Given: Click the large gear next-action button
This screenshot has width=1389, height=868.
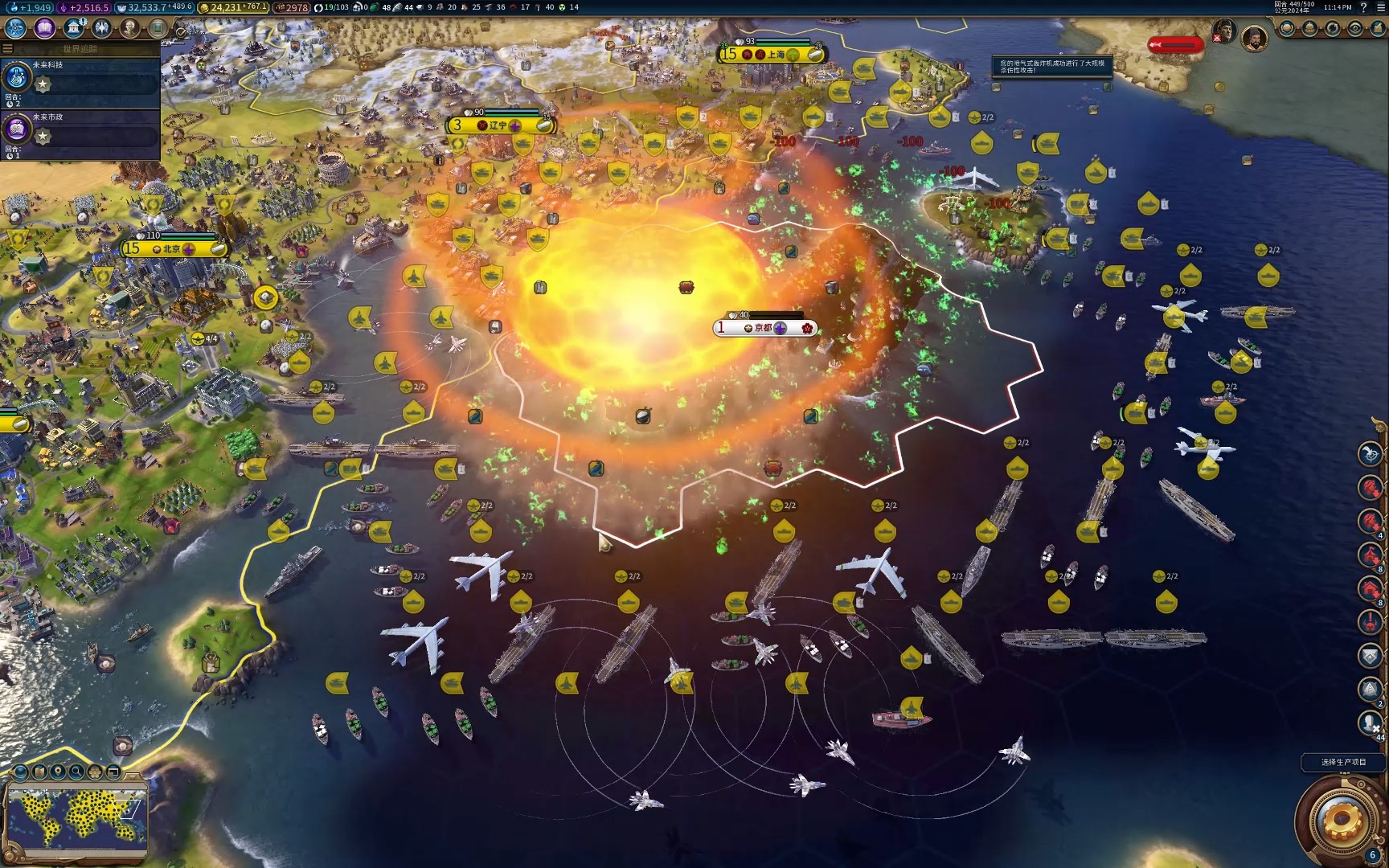Looking at the screenshot, I should click(x=1340, y=821).
